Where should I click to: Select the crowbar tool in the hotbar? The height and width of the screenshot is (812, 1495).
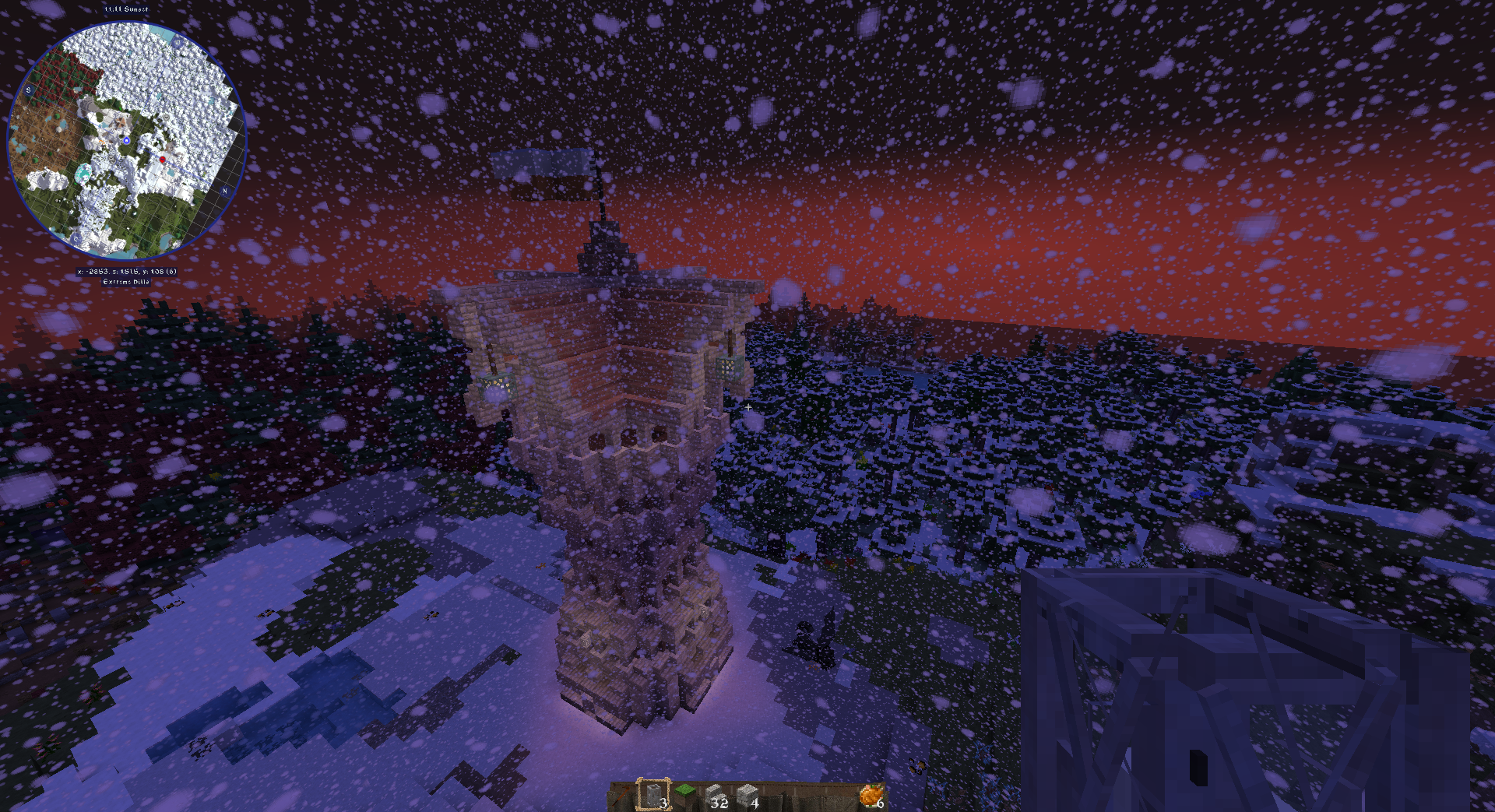(x=621, y=796)
